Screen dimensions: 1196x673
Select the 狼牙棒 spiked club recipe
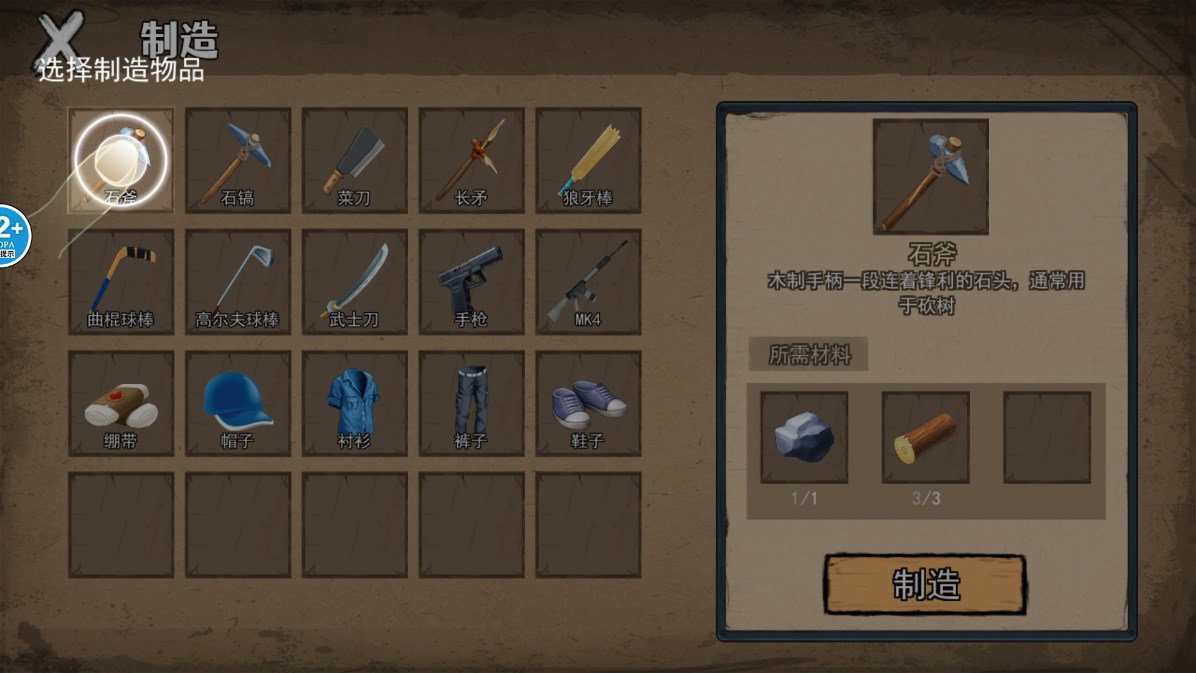588,160
